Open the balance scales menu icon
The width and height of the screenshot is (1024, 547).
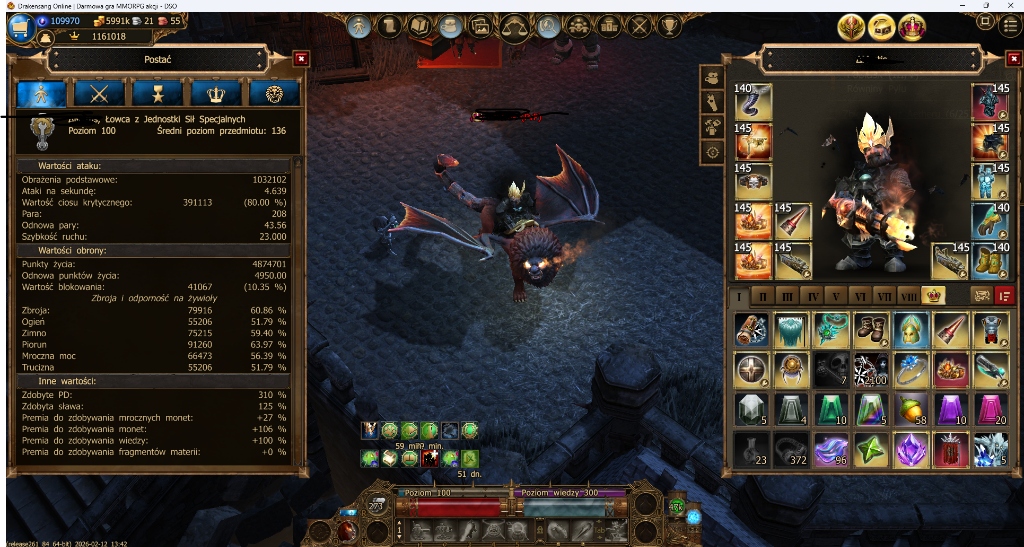(515, 27)
